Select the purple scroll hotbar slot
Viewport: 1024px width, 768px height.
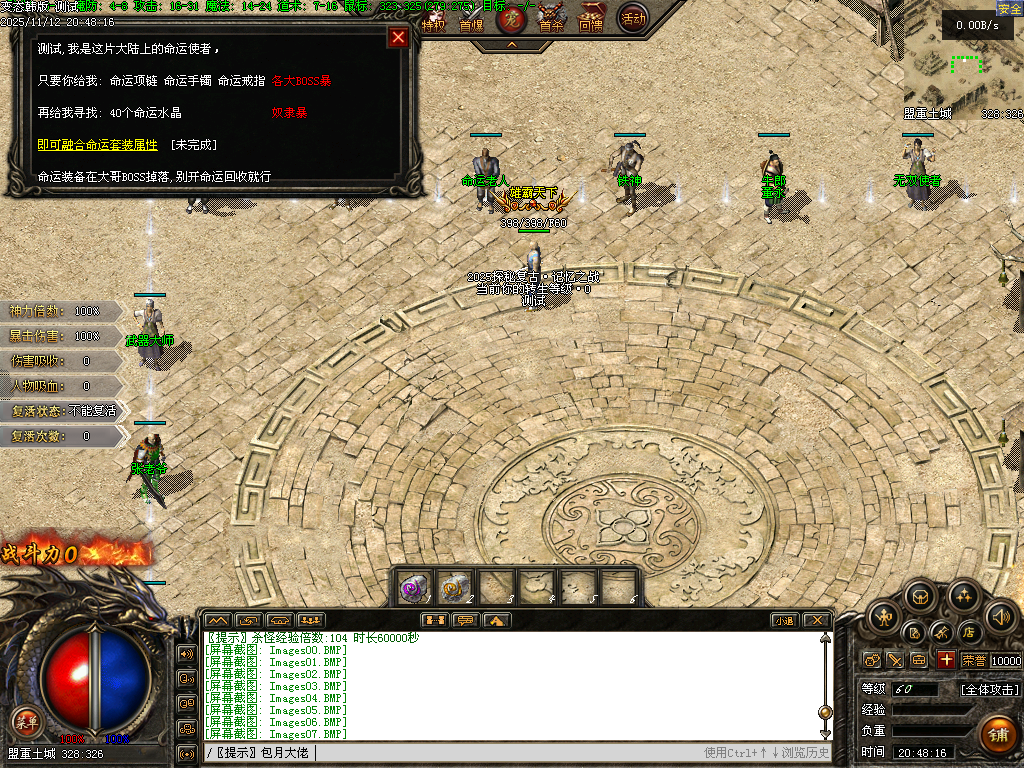(414, 587)
